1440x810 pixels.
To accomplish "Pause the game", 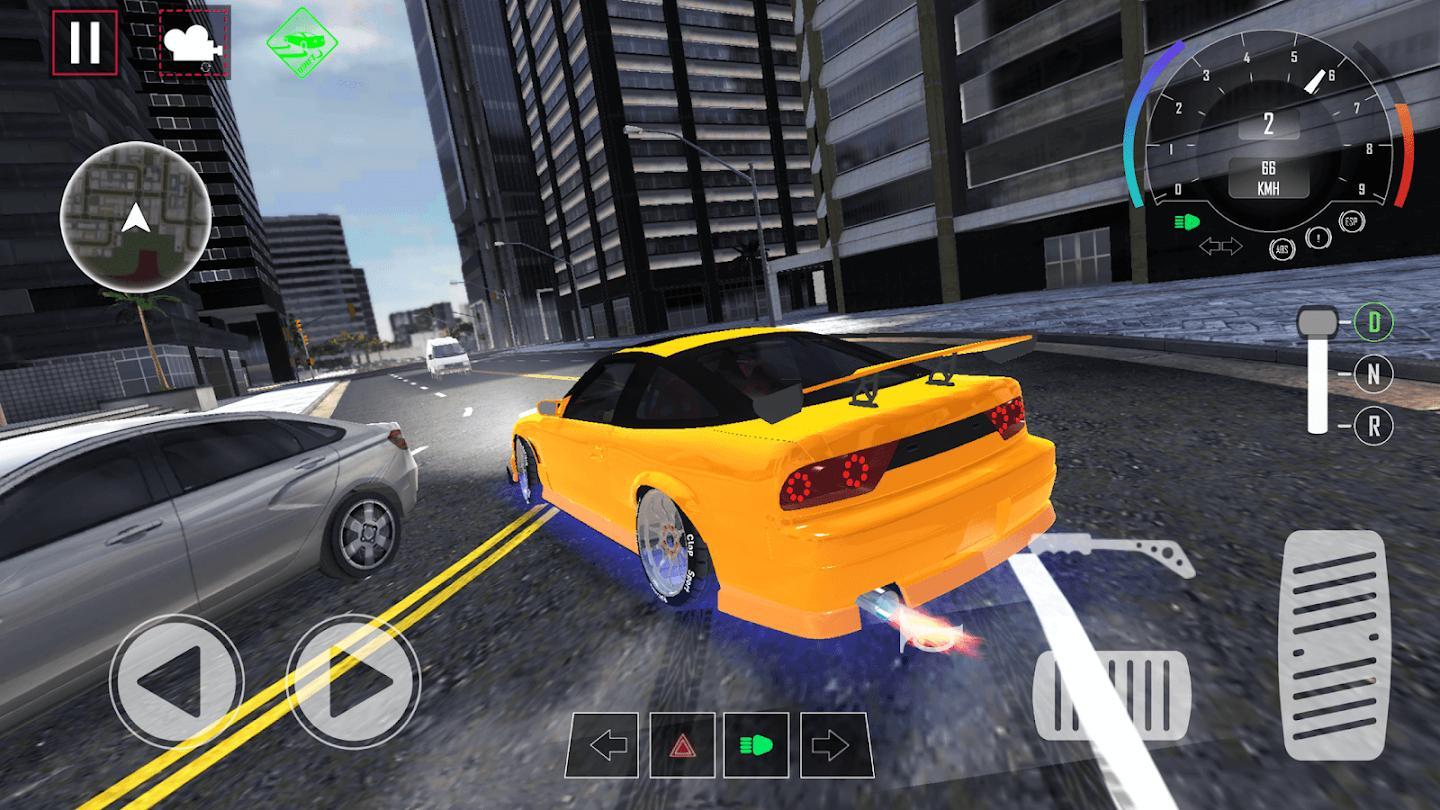I will pyautogui.click(x=85, y=43).
